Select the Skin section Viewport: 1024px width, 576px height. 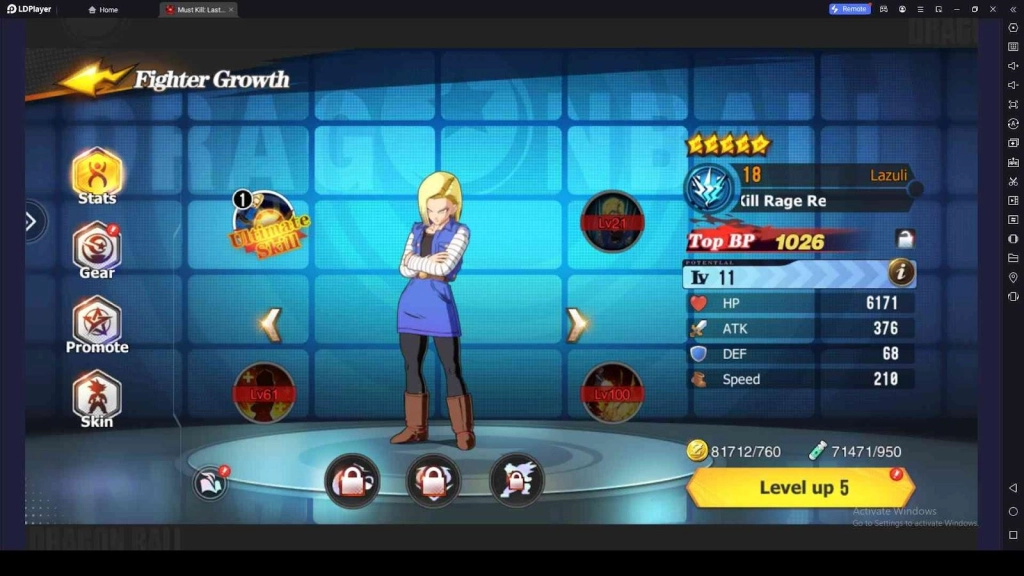click(x=97, y=398)
